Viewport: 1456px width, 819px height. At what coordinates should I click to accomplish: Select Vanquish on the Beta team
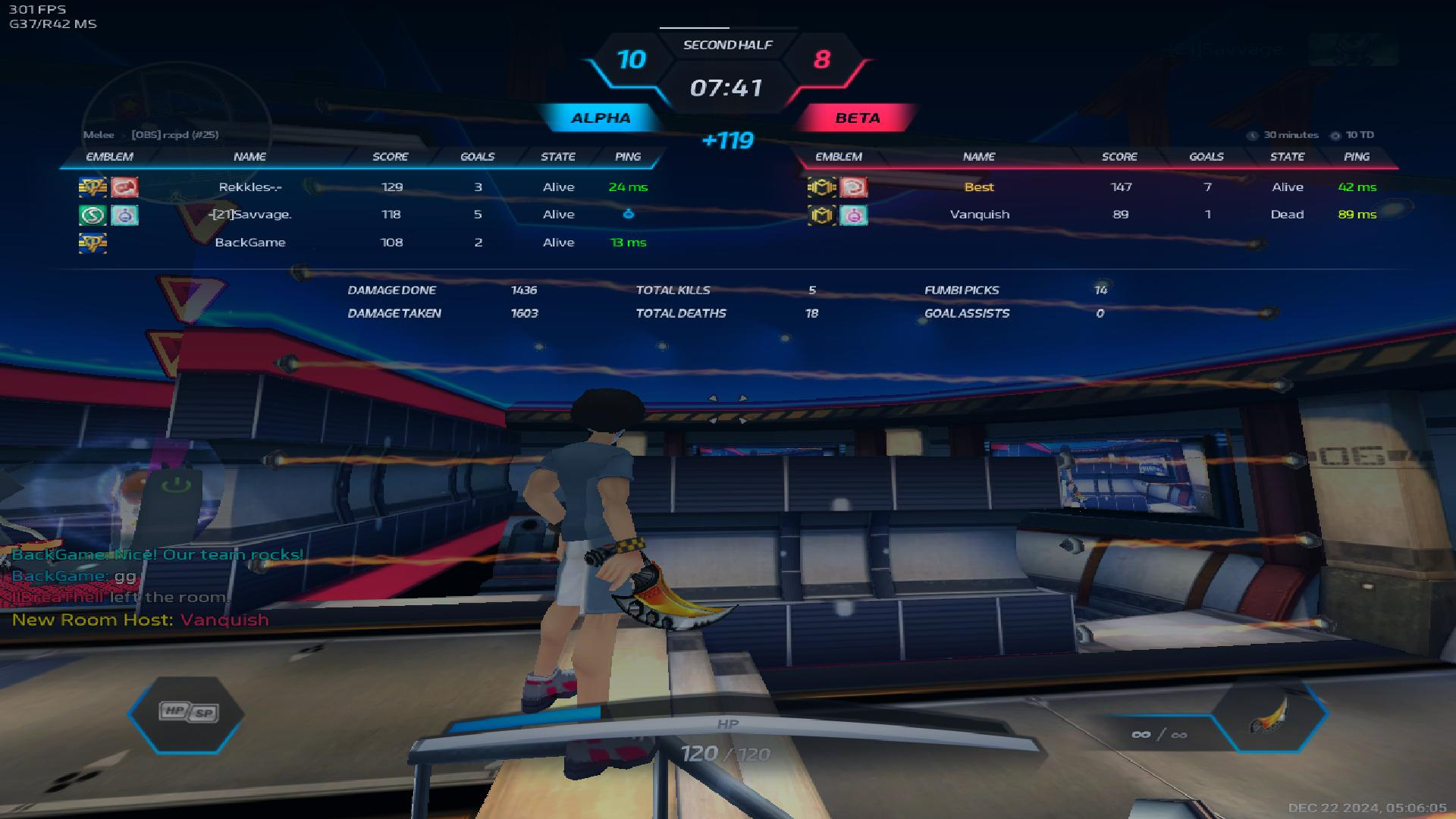979,215
